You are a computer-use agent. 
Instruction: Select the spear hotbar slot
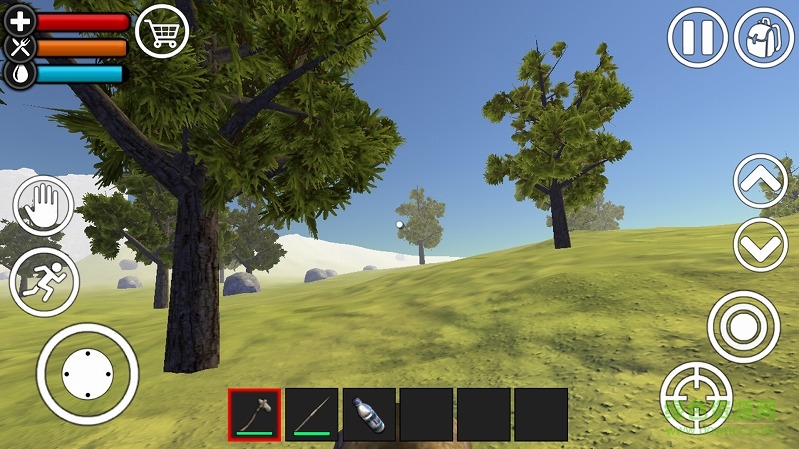pyautogui.click(x=311, y=414)
